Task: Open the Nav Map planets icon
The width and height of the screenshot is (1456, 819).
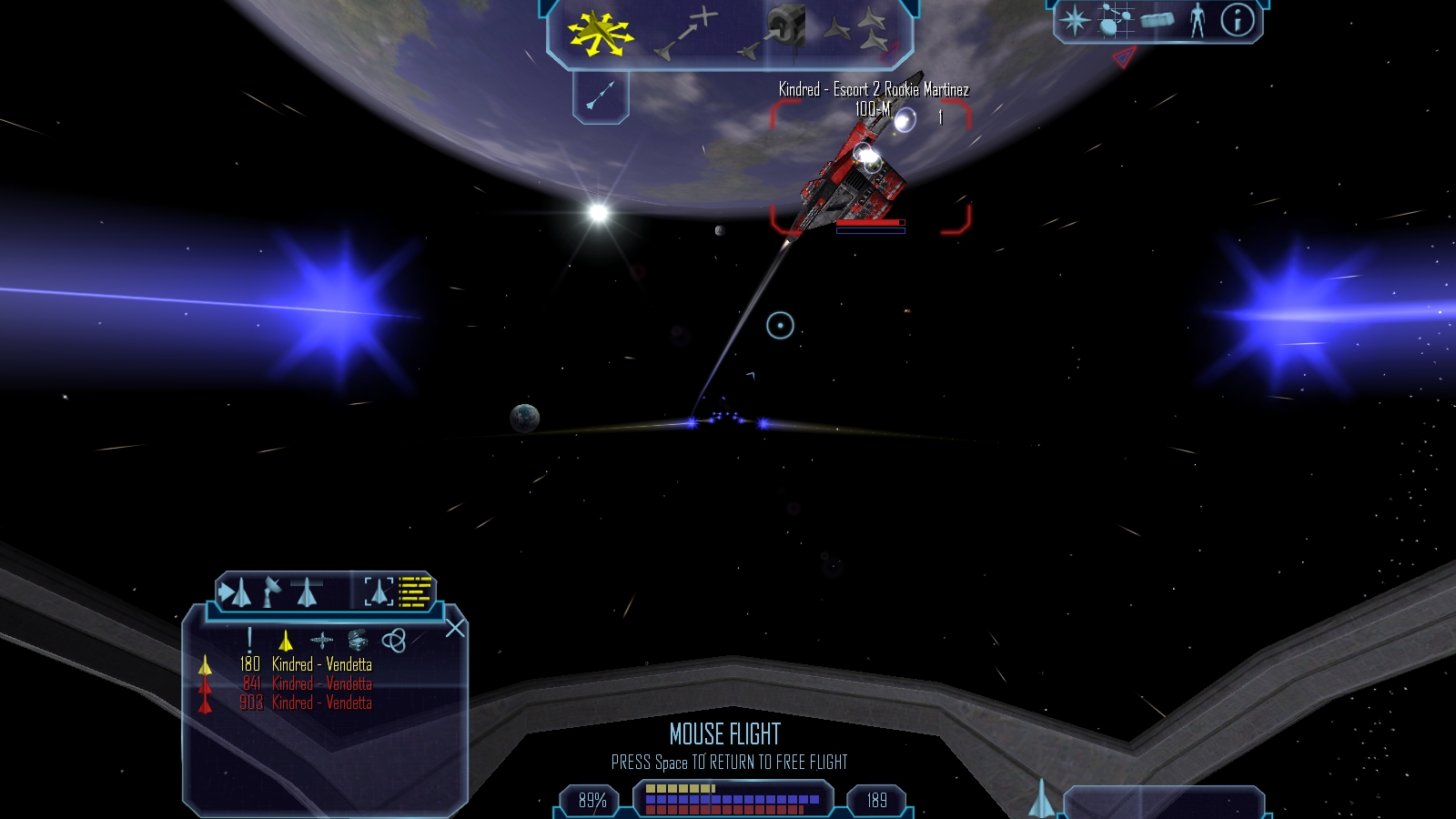Action: (x=1115, y=20)
